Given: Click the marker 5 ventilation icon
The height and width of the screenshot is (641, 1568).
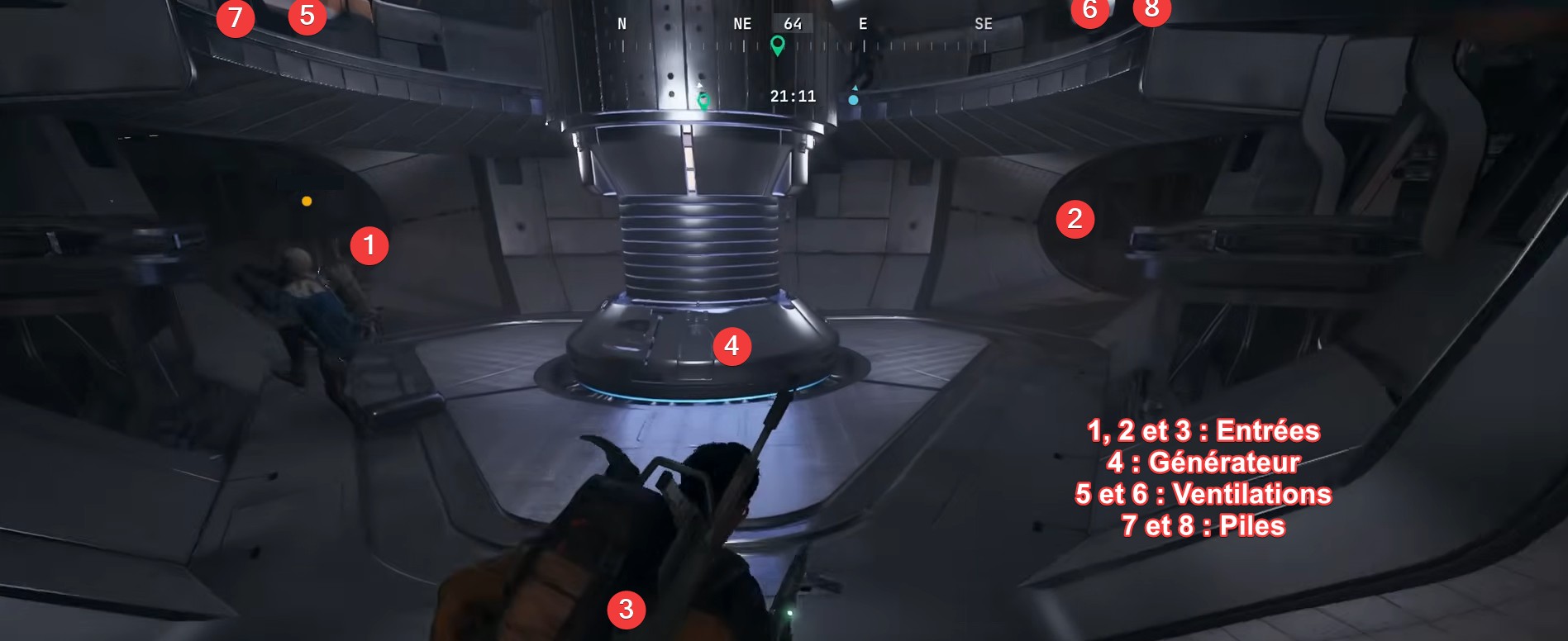Looking at the screenshot, I should point(309,14).
